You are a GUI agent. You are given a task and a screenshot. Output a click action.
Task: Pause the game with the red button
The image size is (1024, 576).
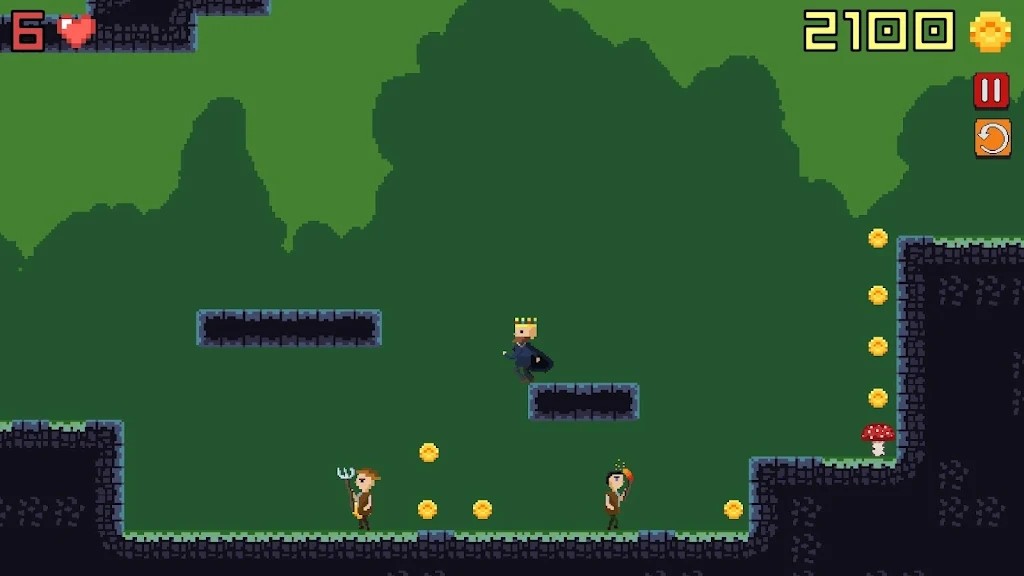991,91
